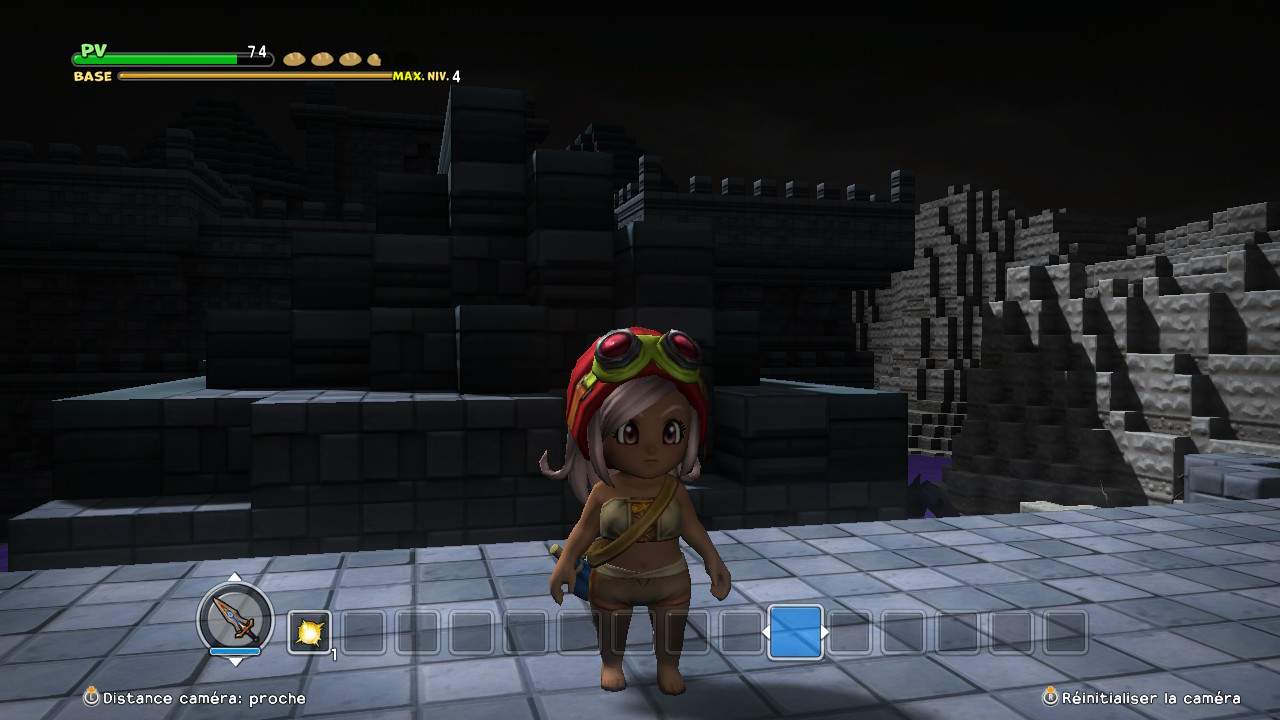
Task: Select the glowing yellow item hotbar slot
Action: click(x=309, y=632)
